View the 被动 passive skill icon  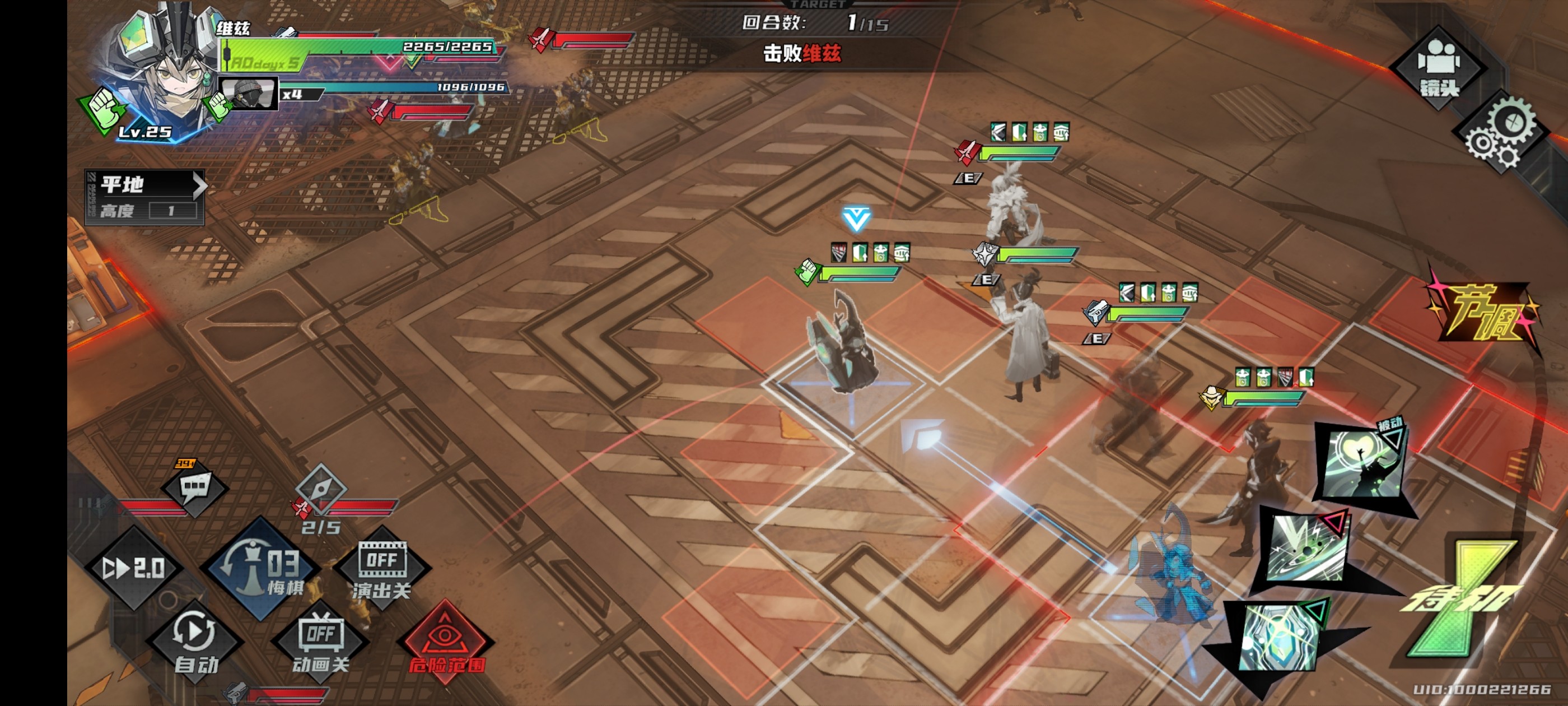click(x=1364, y=464)
